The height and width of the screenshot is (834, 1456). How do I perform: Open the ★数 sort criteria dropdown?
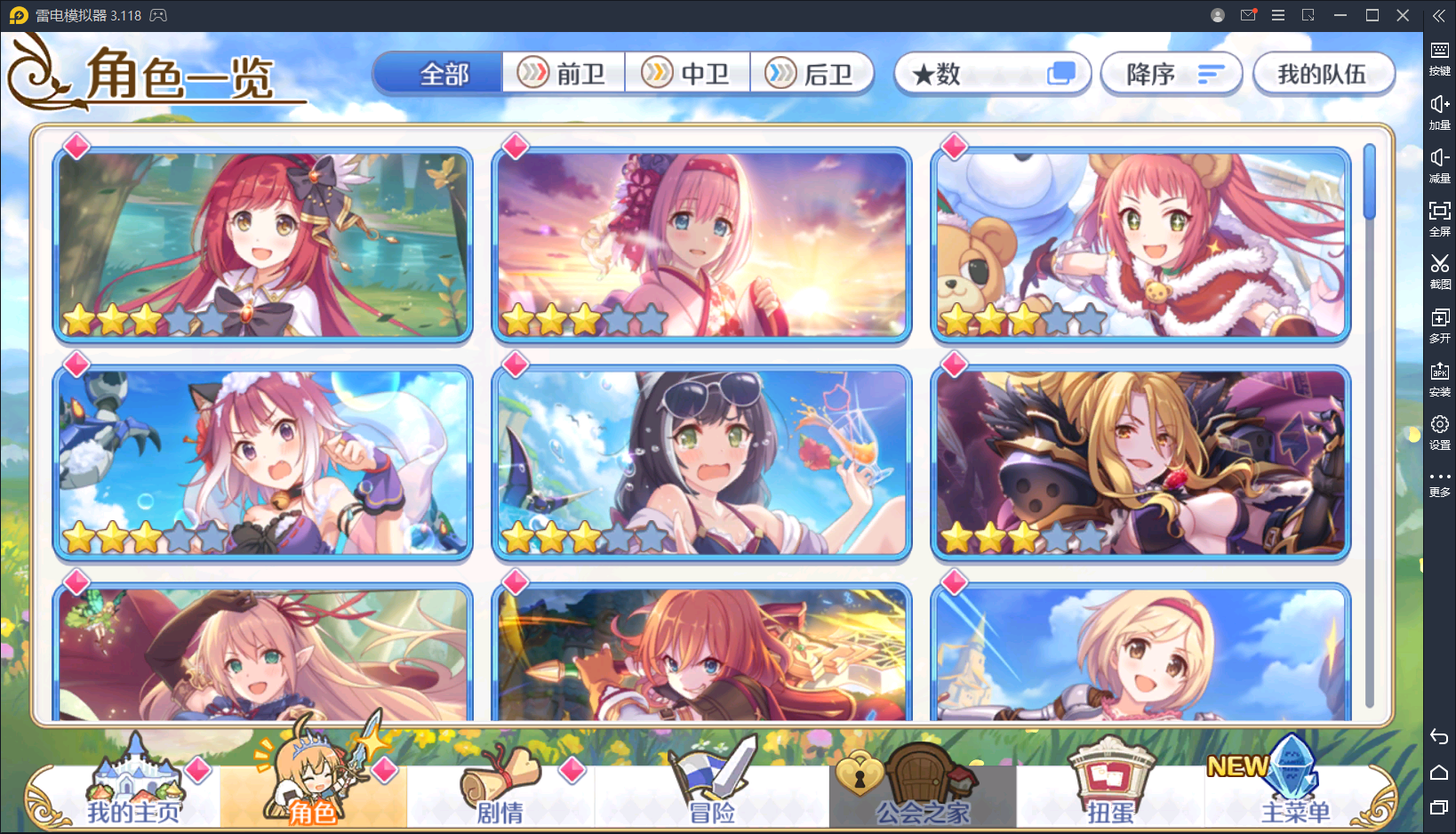[992, 74]
